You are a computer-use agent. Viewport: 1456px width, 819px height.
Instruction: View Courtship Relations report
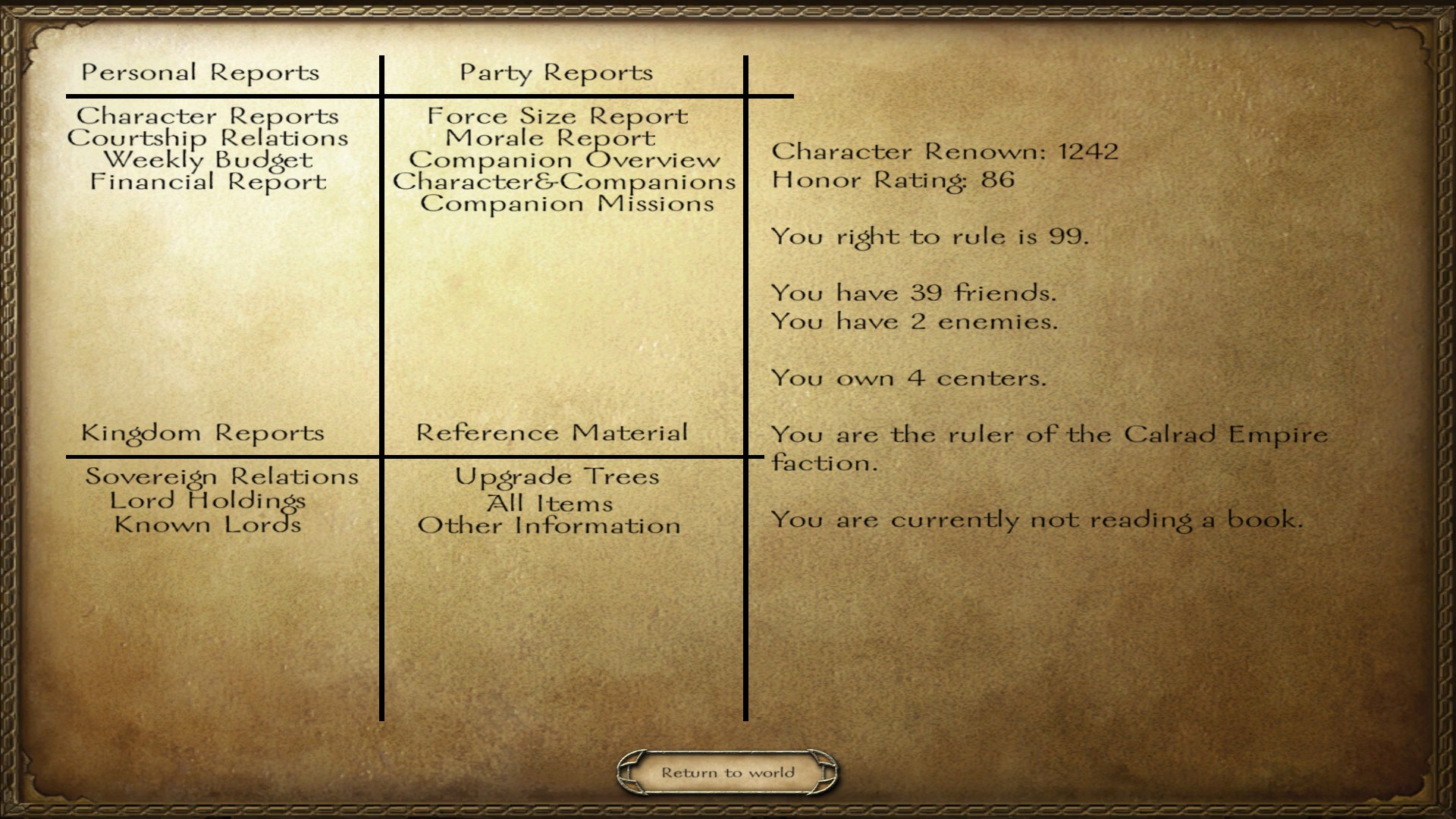(207, 138)
